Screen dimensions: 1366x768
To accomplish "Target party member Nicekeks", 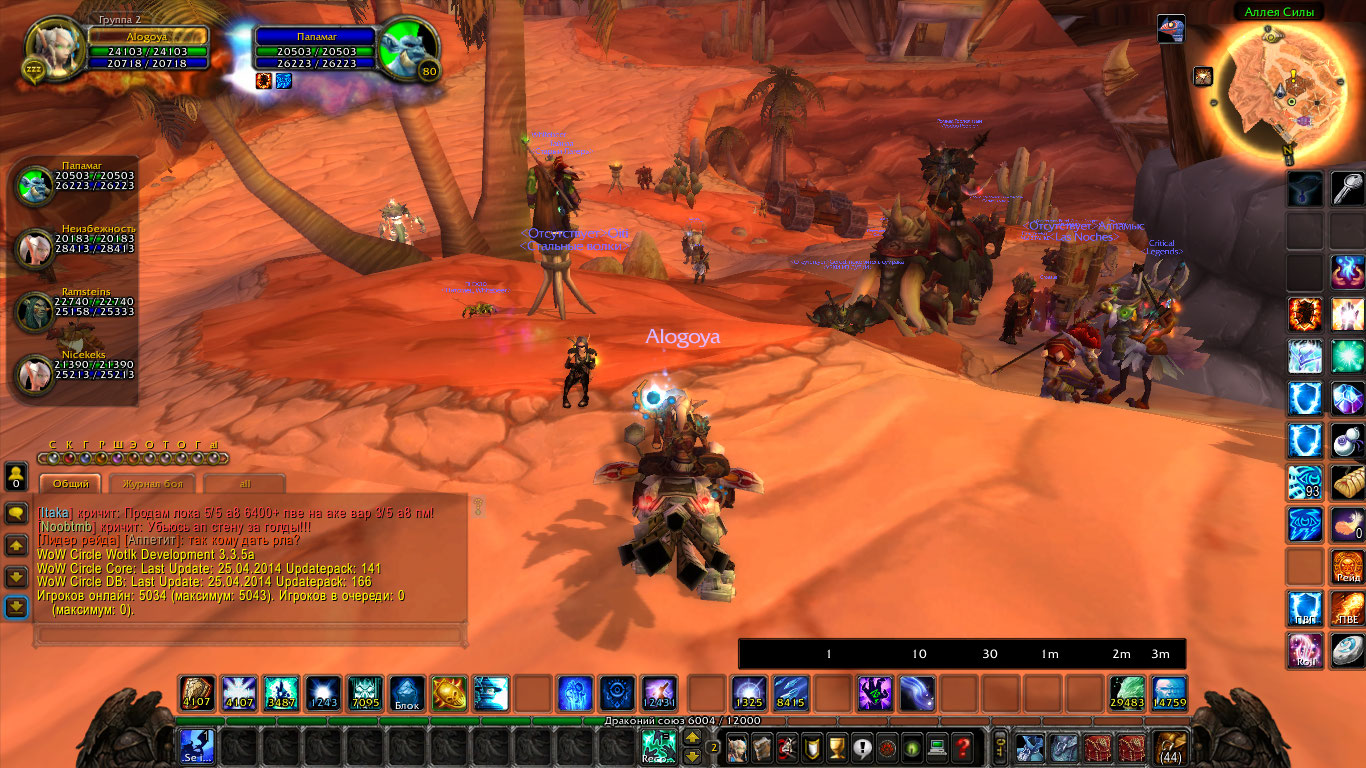I will [37, 374].
